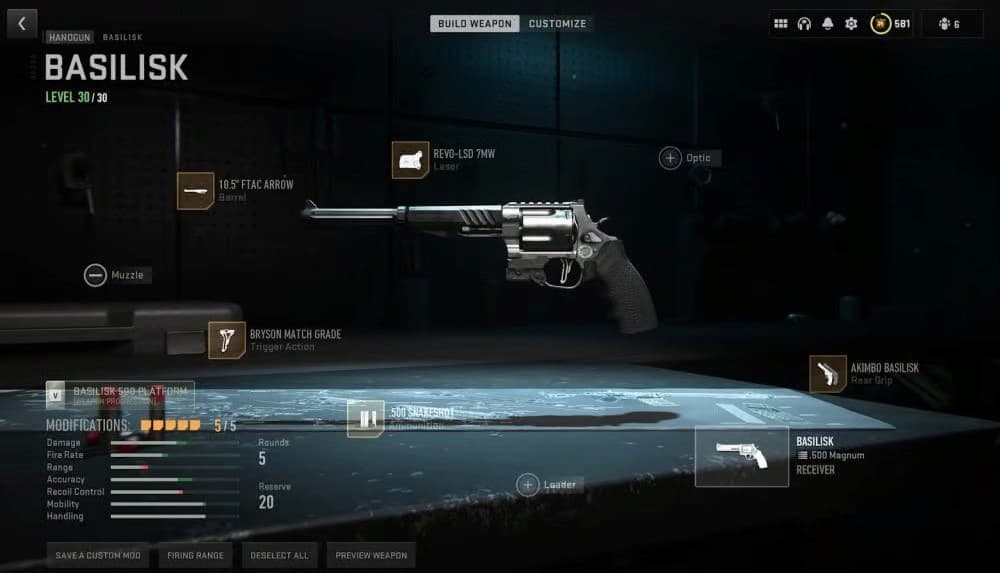The image size is (1000, 573).
Task: Select the Akimbo Basilisk rear grip slot
Action: click(828, 374)
